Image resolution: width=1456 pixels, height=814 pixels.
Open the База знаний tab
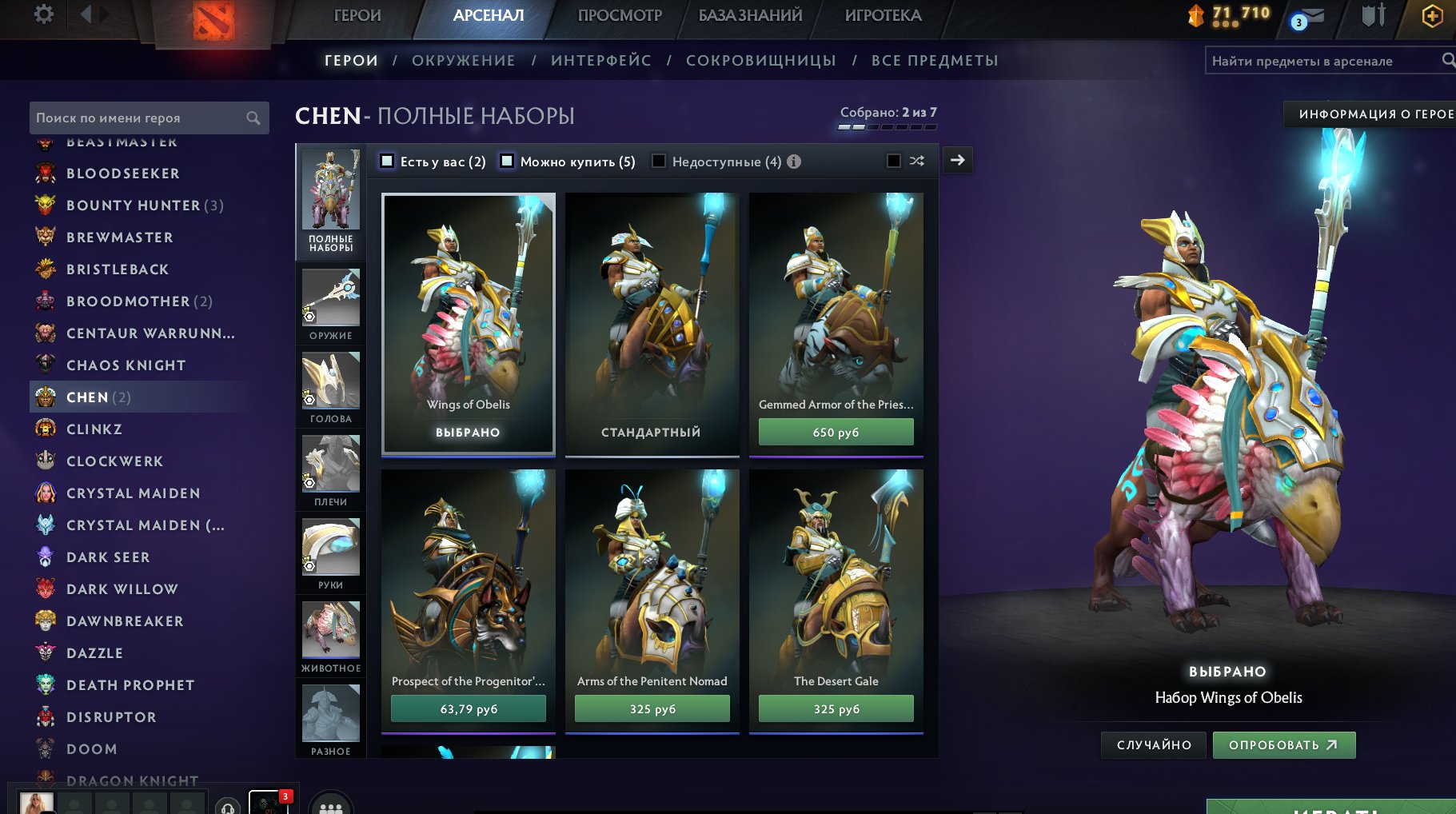[x=750, y=15]
